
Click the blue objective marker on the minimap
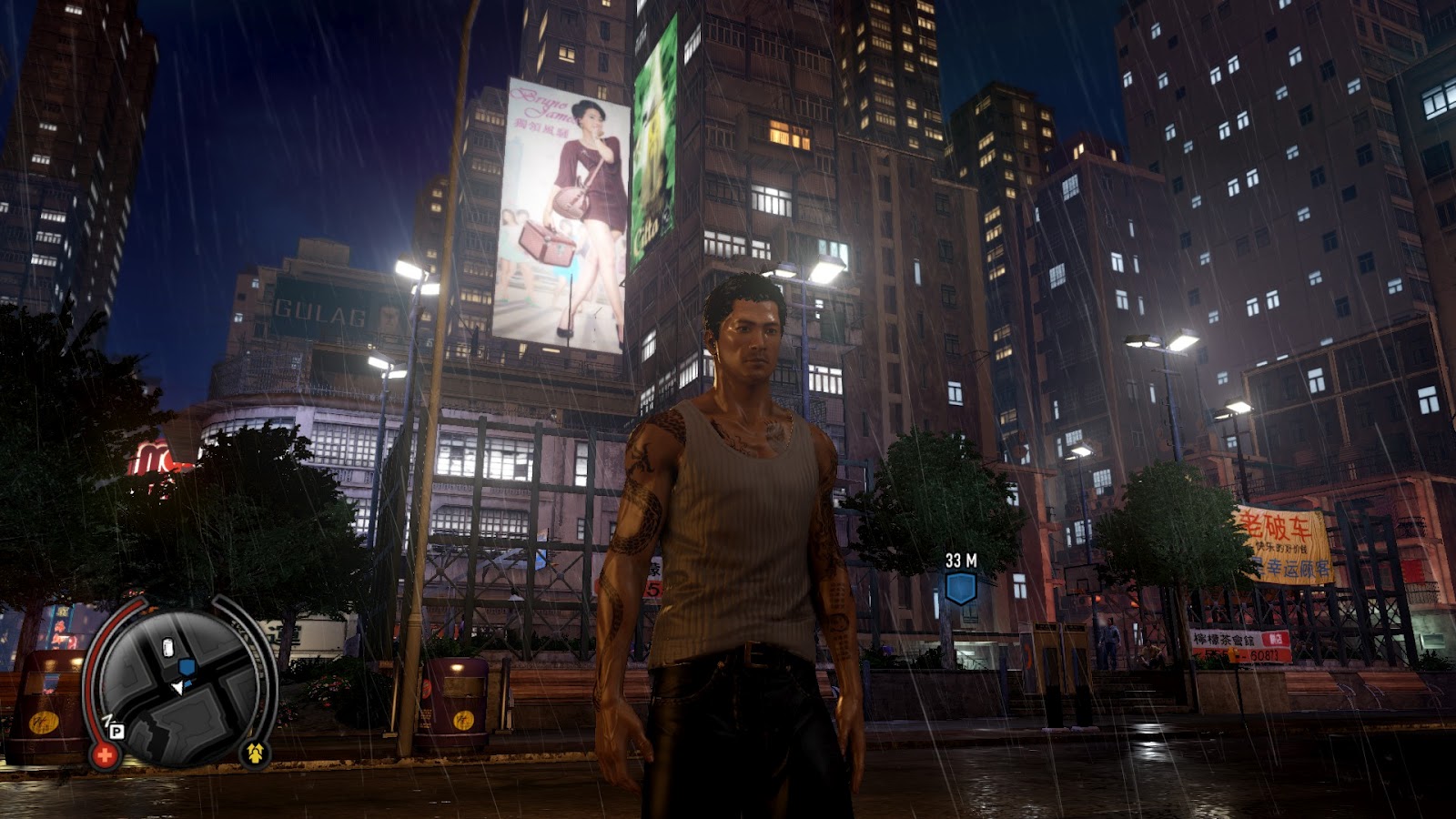pos(187,667)
